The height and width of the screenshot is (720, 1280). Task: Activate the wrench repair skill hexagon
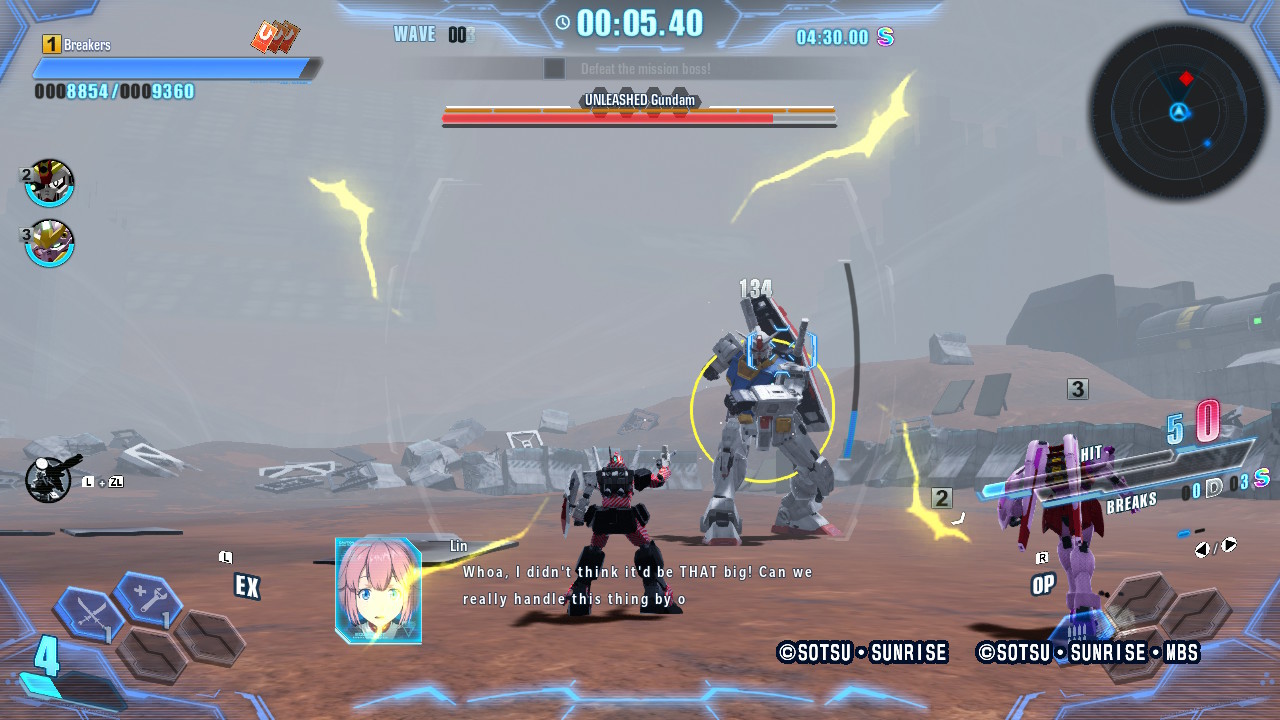[146, 598]
